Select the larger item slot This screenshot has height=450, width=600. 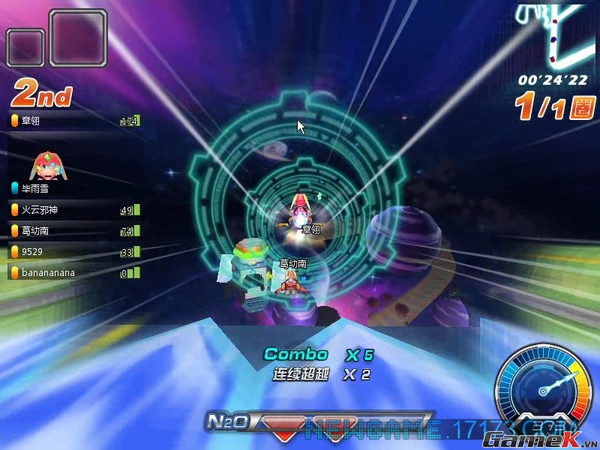tap(78, 39)
